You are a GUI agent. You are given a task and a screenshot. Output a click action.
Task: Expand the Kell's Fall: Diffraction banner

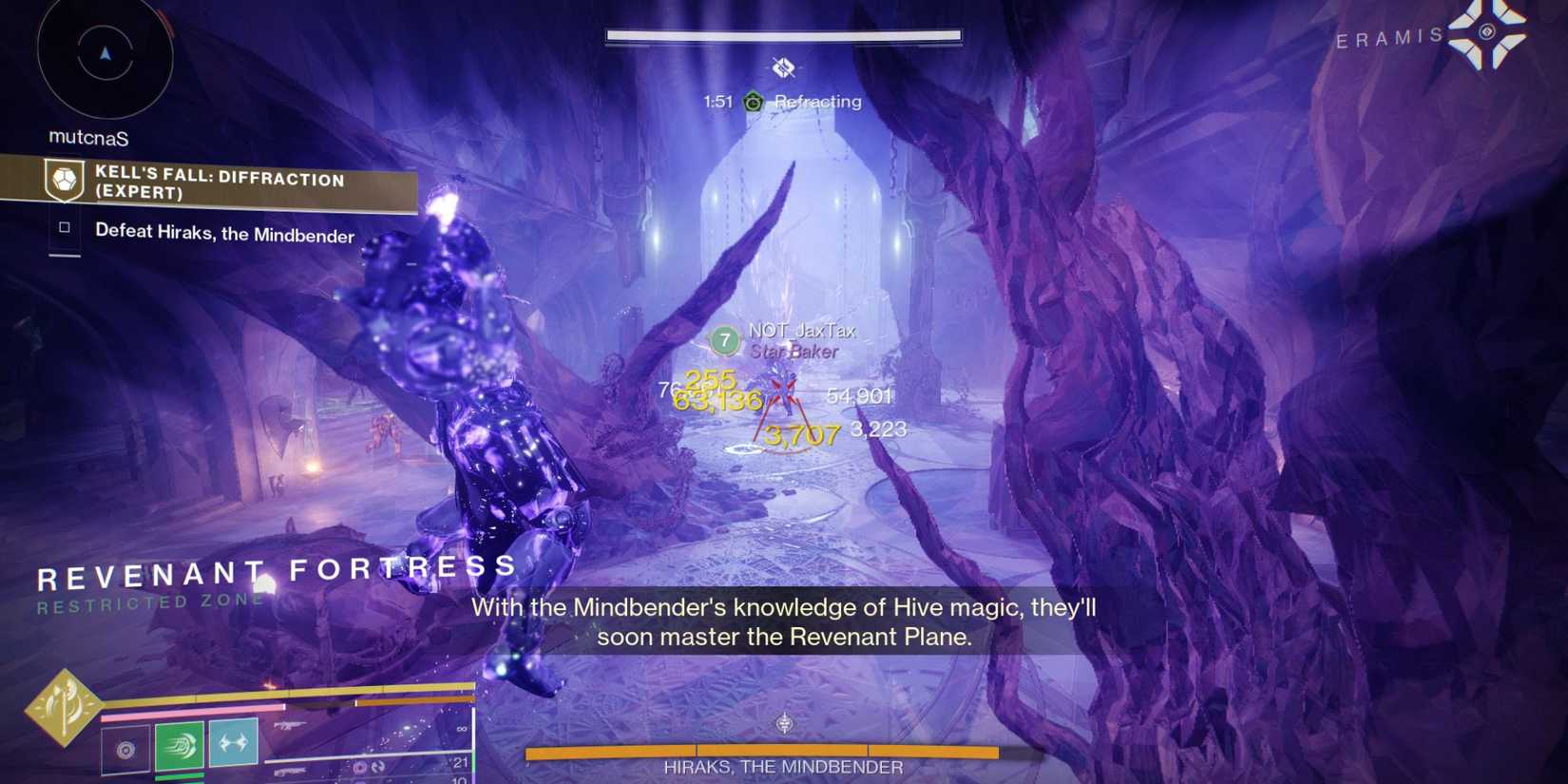(220, 187)
